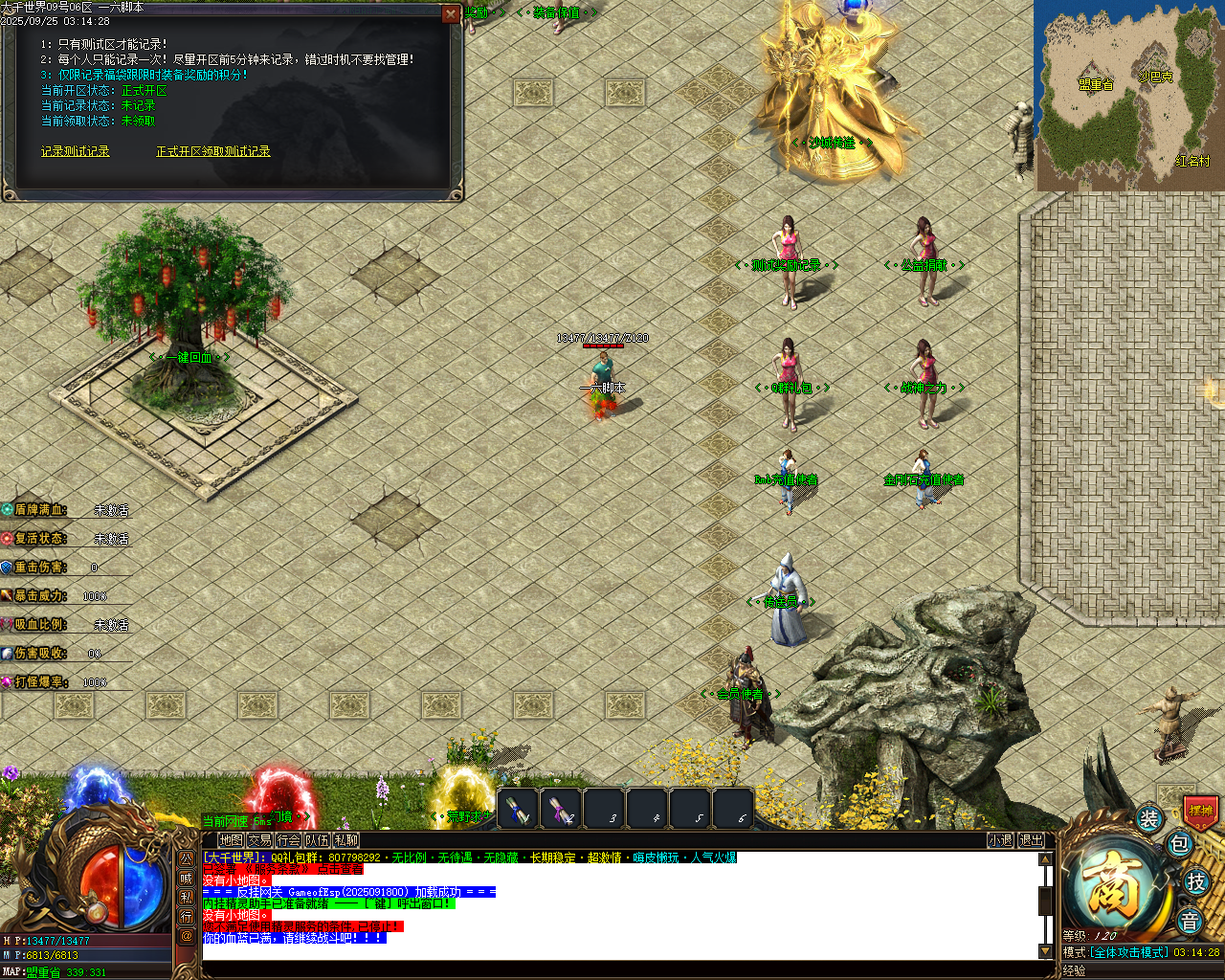Select the 喊 shout chat channel icon

point(188,880)
